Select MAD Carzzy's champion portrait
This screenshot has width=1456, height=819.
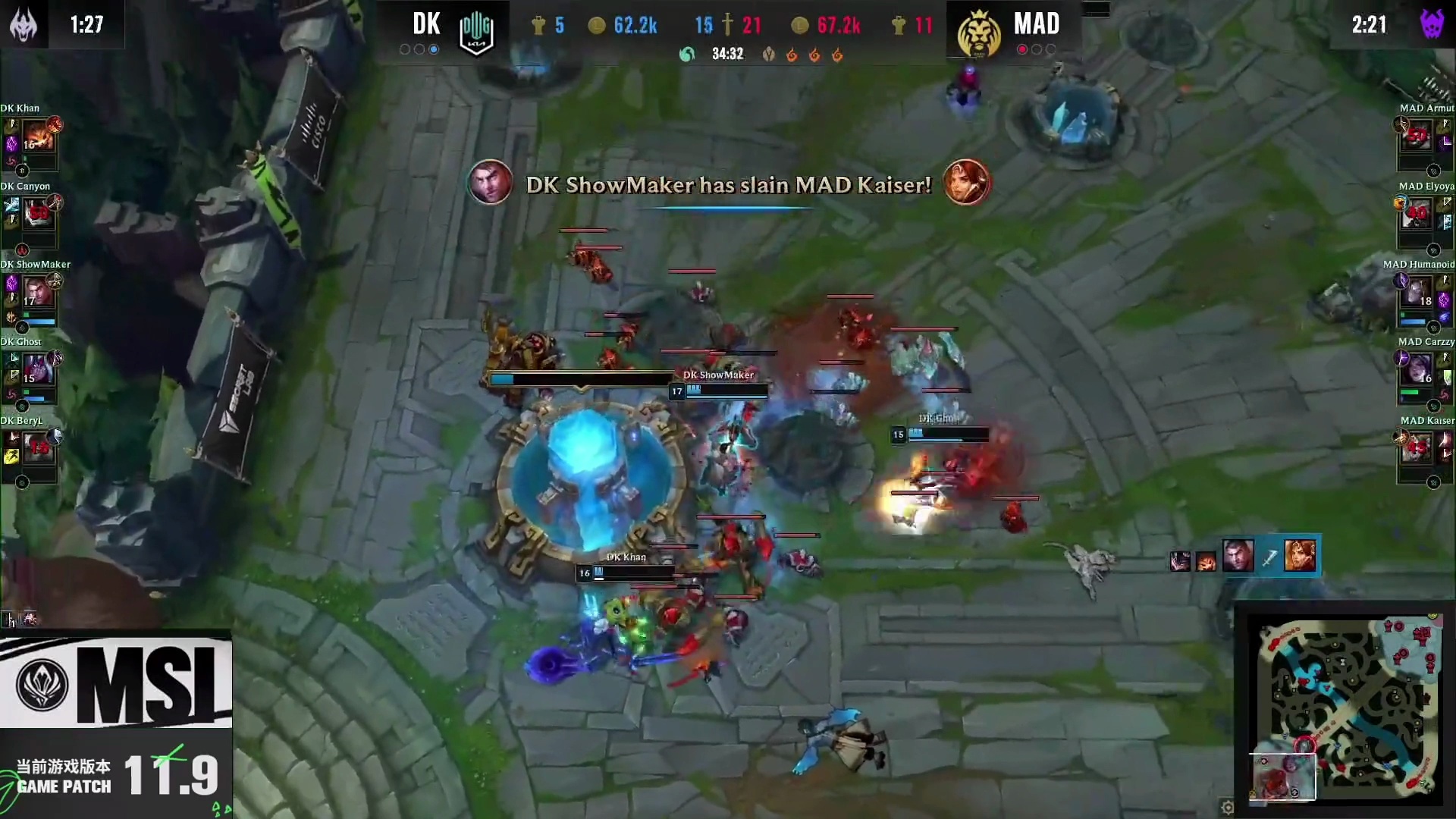[x=1417, y=371]
